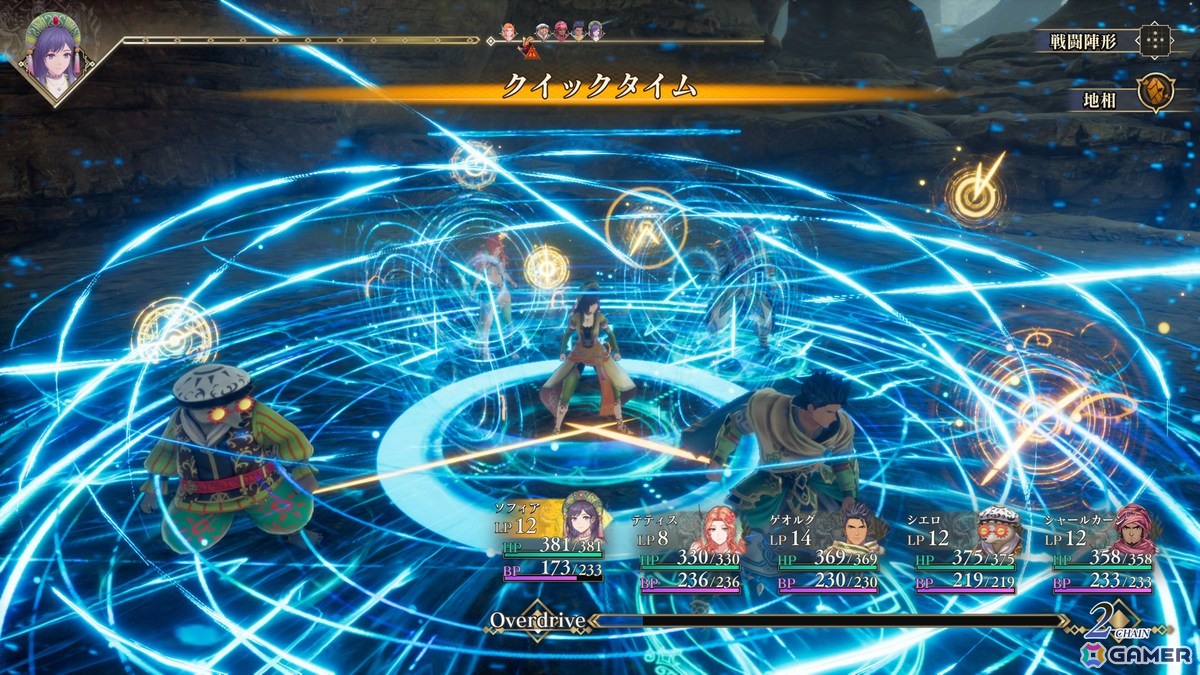Select テティス's party status panel
The width and height of the screenshot is (1200, 675).
point(691,551)
